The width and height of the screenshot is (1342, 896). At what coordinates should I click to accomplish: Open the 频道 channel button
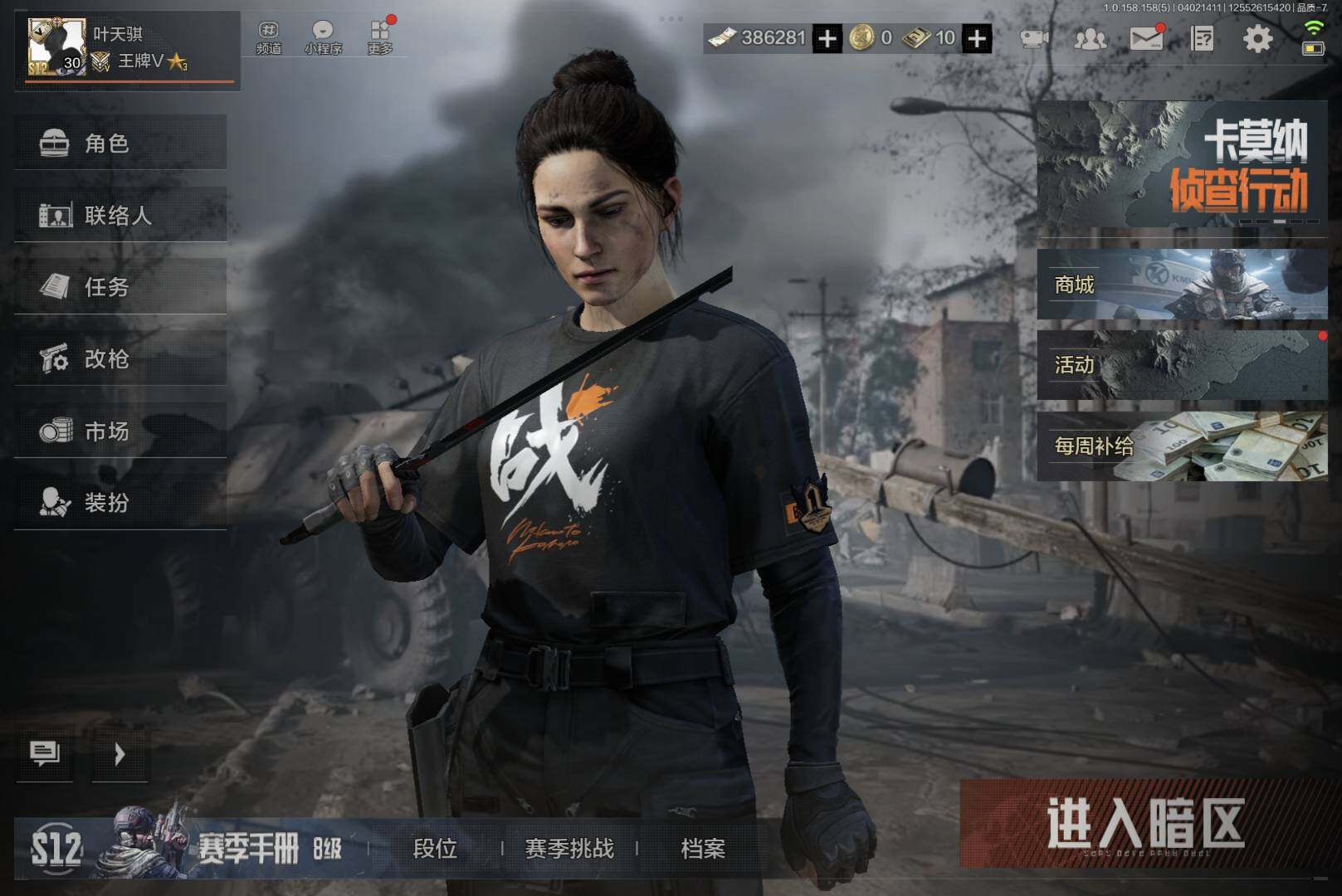[269, 38]
